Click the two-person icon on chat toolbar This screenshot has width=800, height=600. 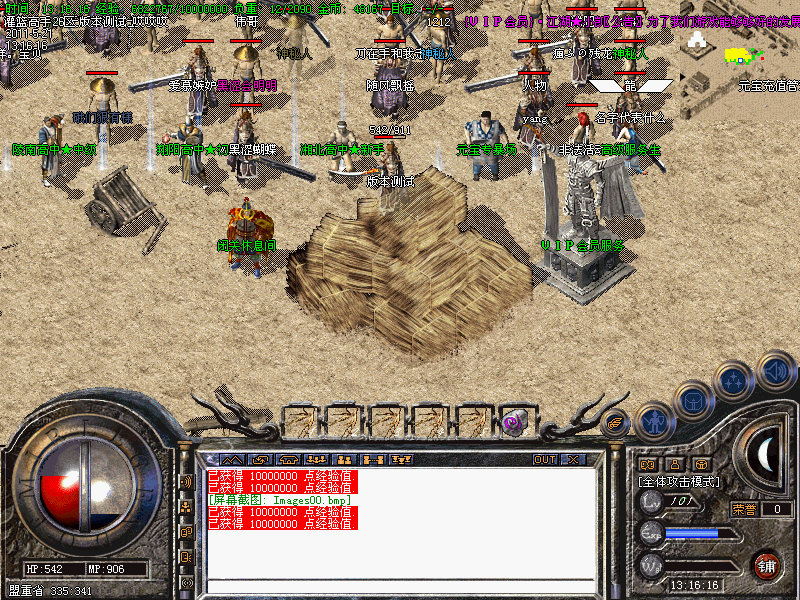(347, 459)
